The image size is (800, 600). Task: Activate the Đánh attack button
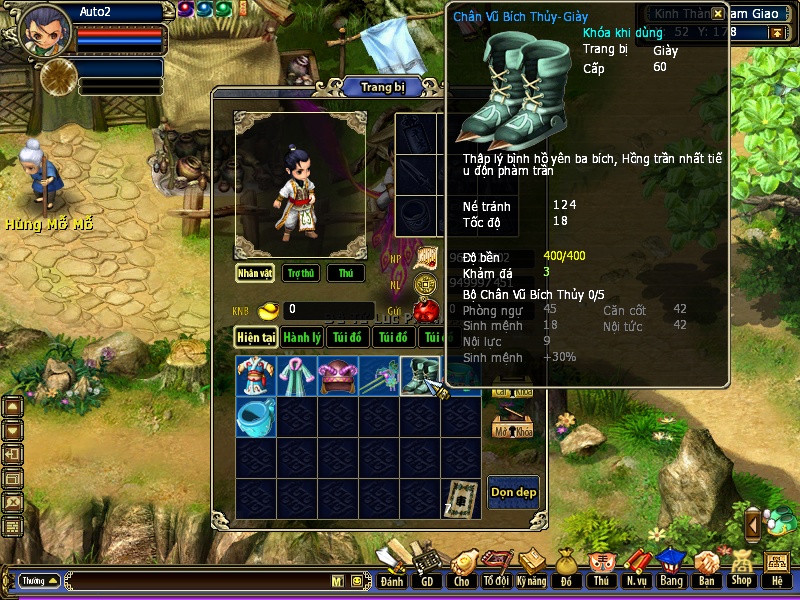pos(391,569)
